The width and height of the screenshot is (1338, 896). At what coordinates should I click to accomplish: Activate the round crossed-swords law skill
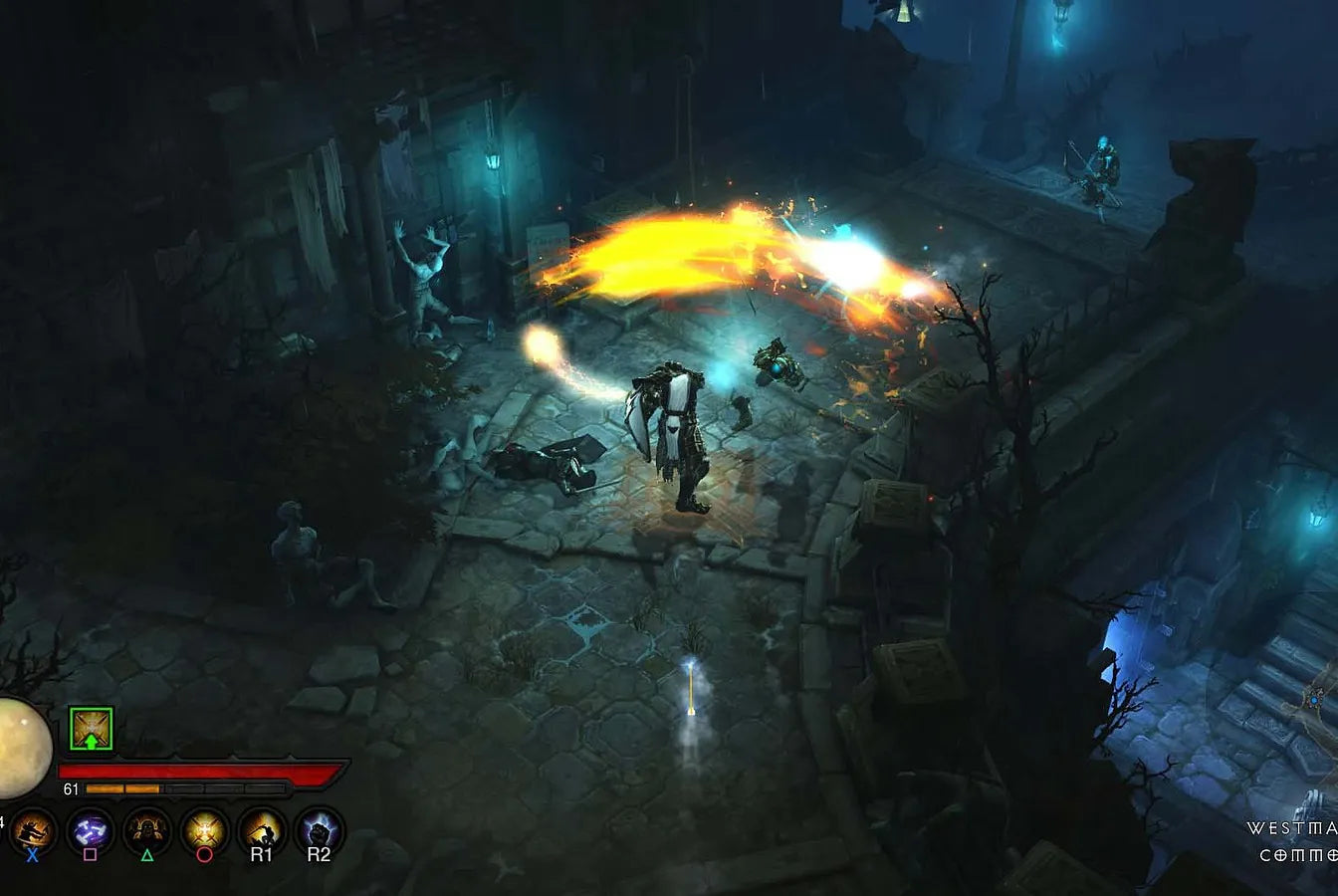pos(204,828)
